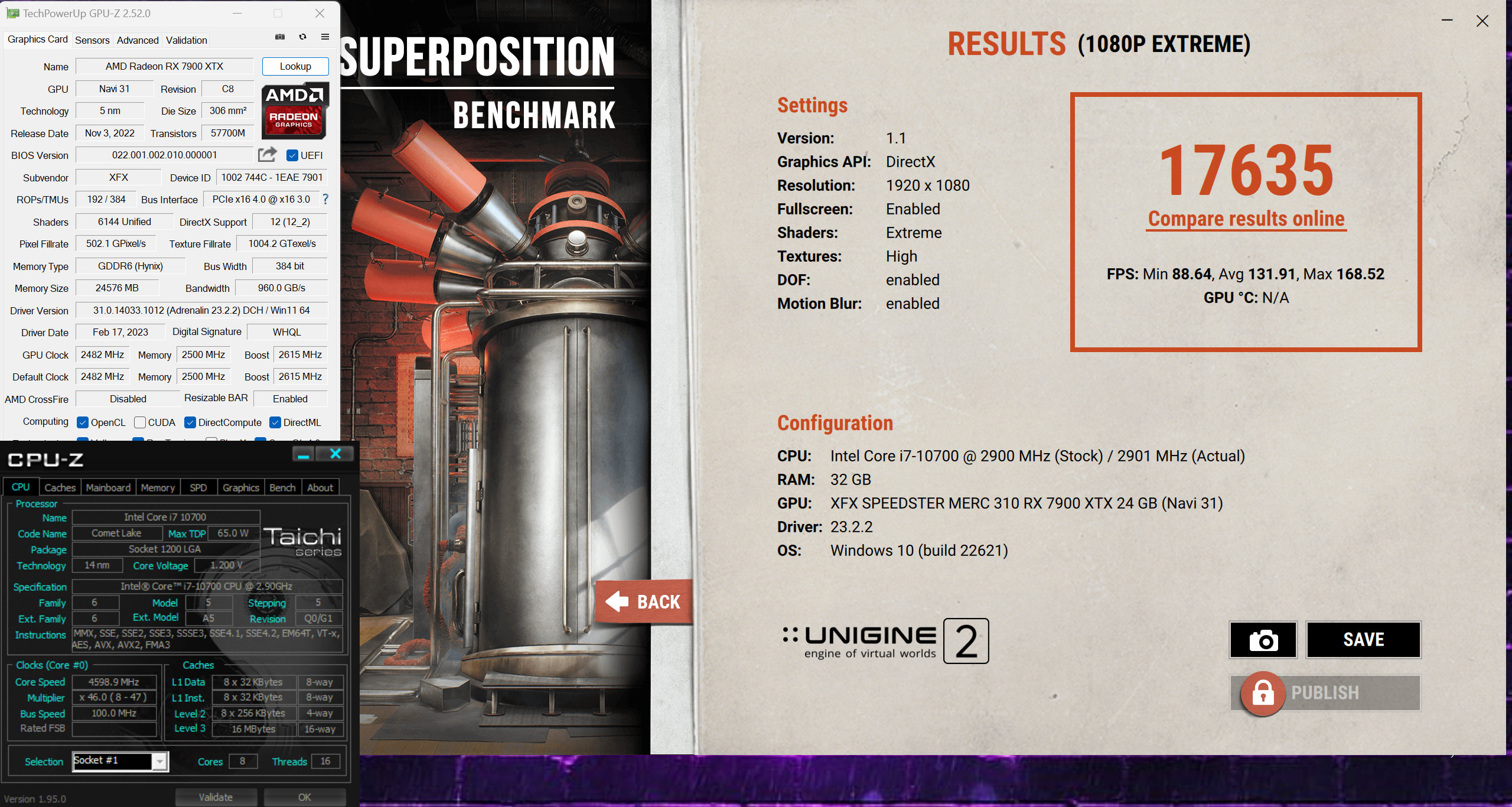Click the locked PUBLISH button
The image size is (1512, 807).
pos(1325,693)
